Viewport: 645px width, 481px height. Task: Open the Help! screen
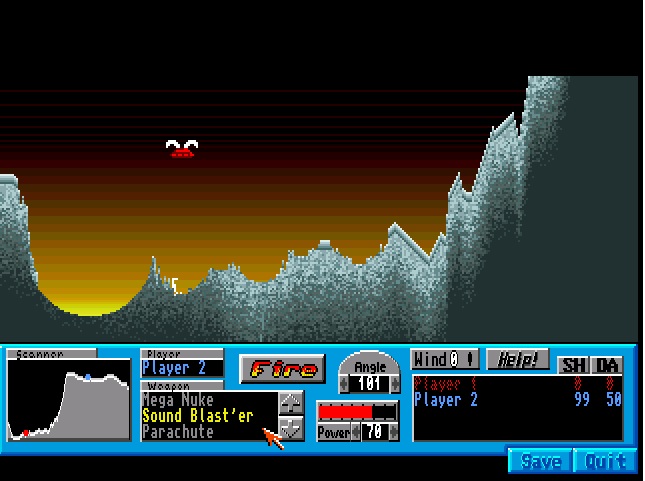pyautogui.click(x=518, y=359)
